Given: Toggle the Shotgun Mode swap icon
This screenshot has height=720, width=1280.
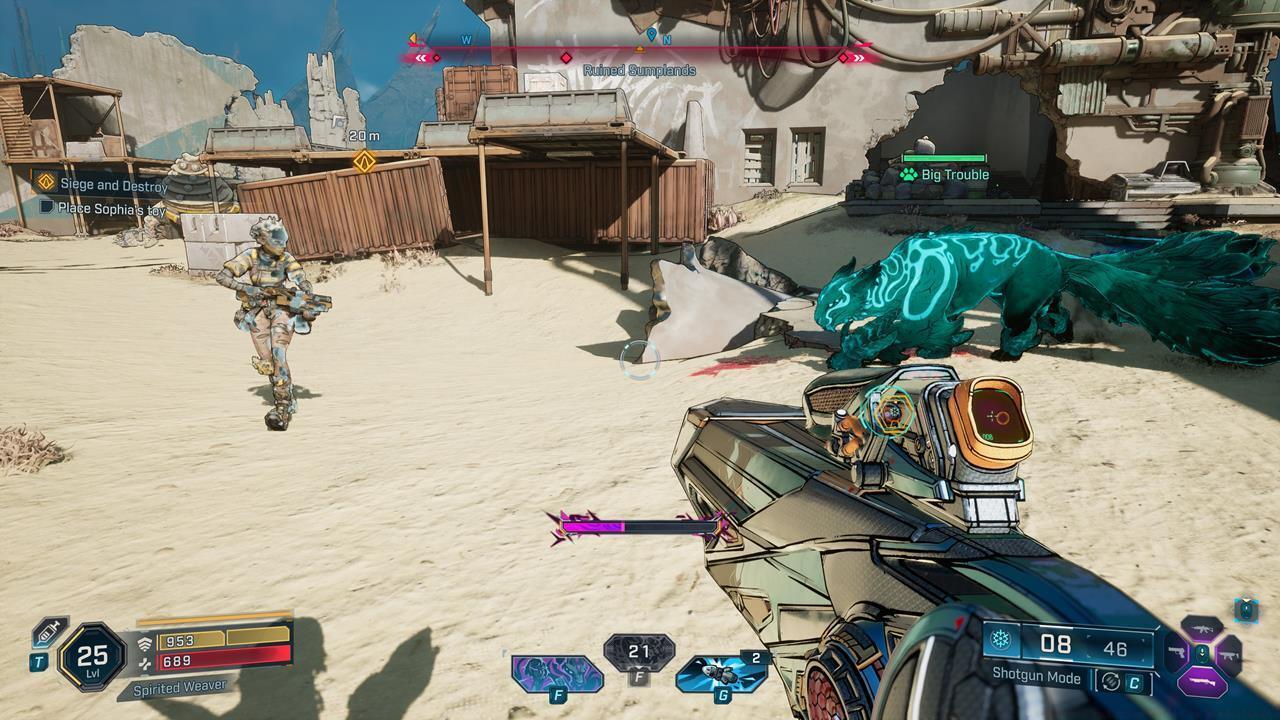Looking at the screenshot, I should (x=1108, y=681).
